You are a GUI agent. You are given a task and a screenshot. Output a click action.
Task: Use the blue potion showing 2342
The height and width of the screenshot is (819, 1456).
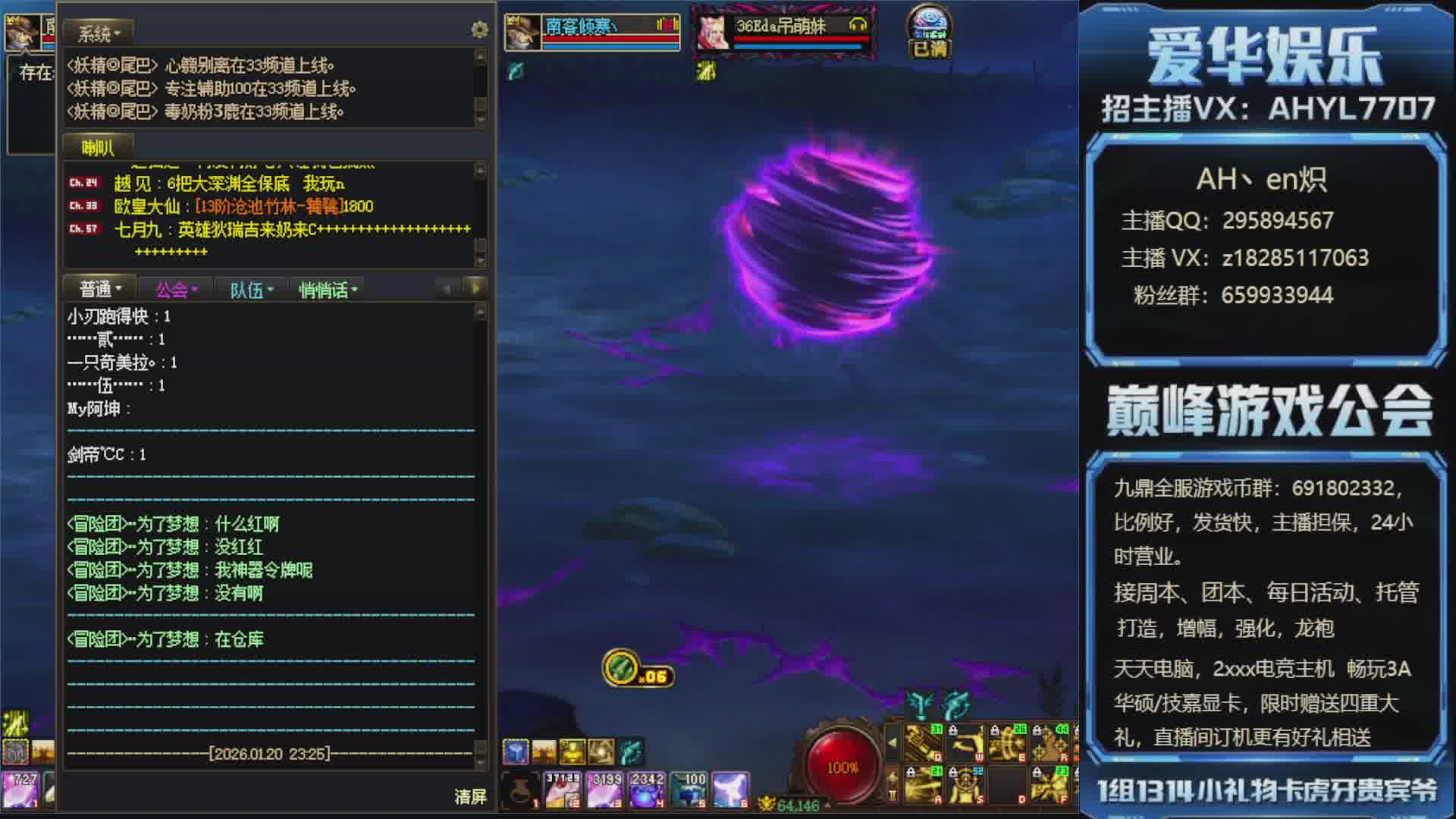(647, 790)
